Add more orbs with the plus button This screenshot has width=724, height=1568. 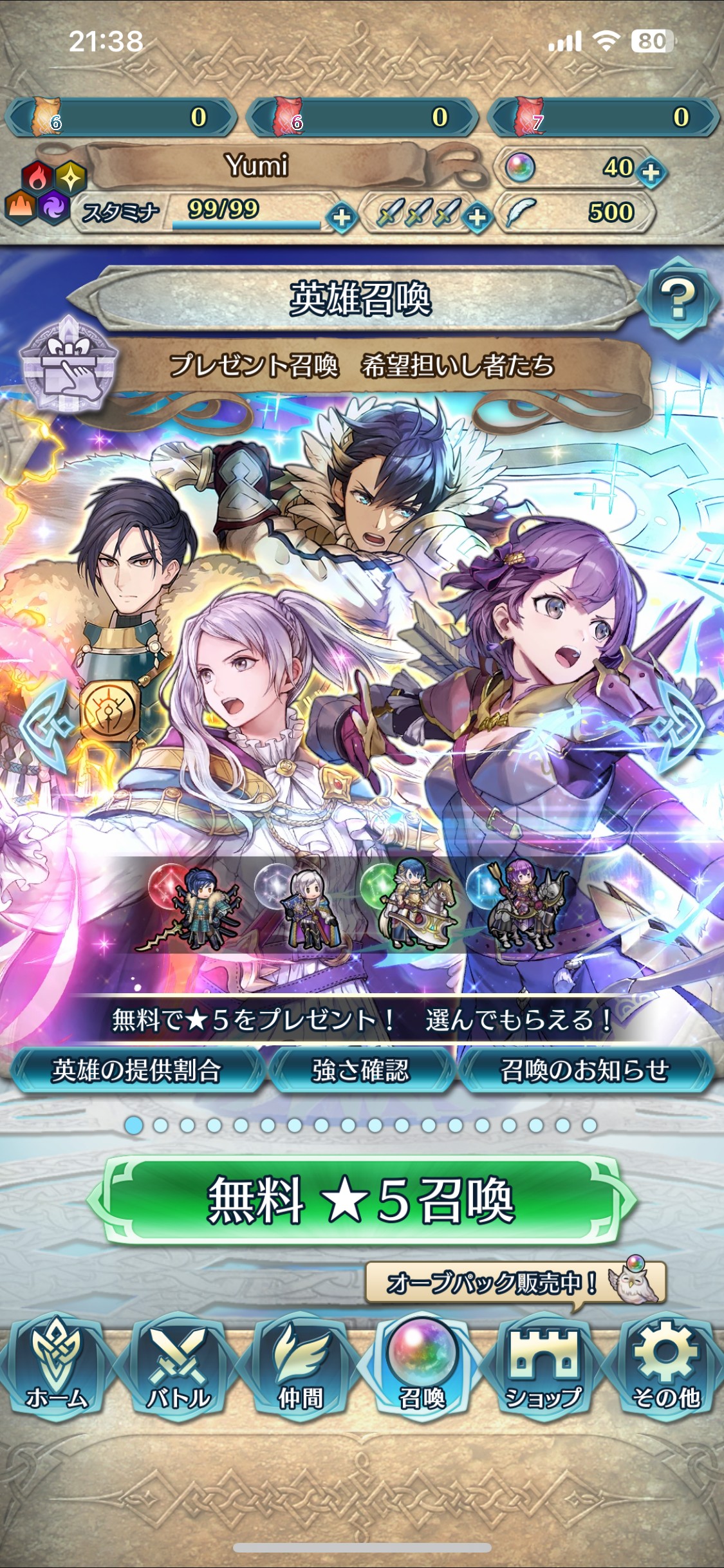pyautogui.click(x=651, y=173)
